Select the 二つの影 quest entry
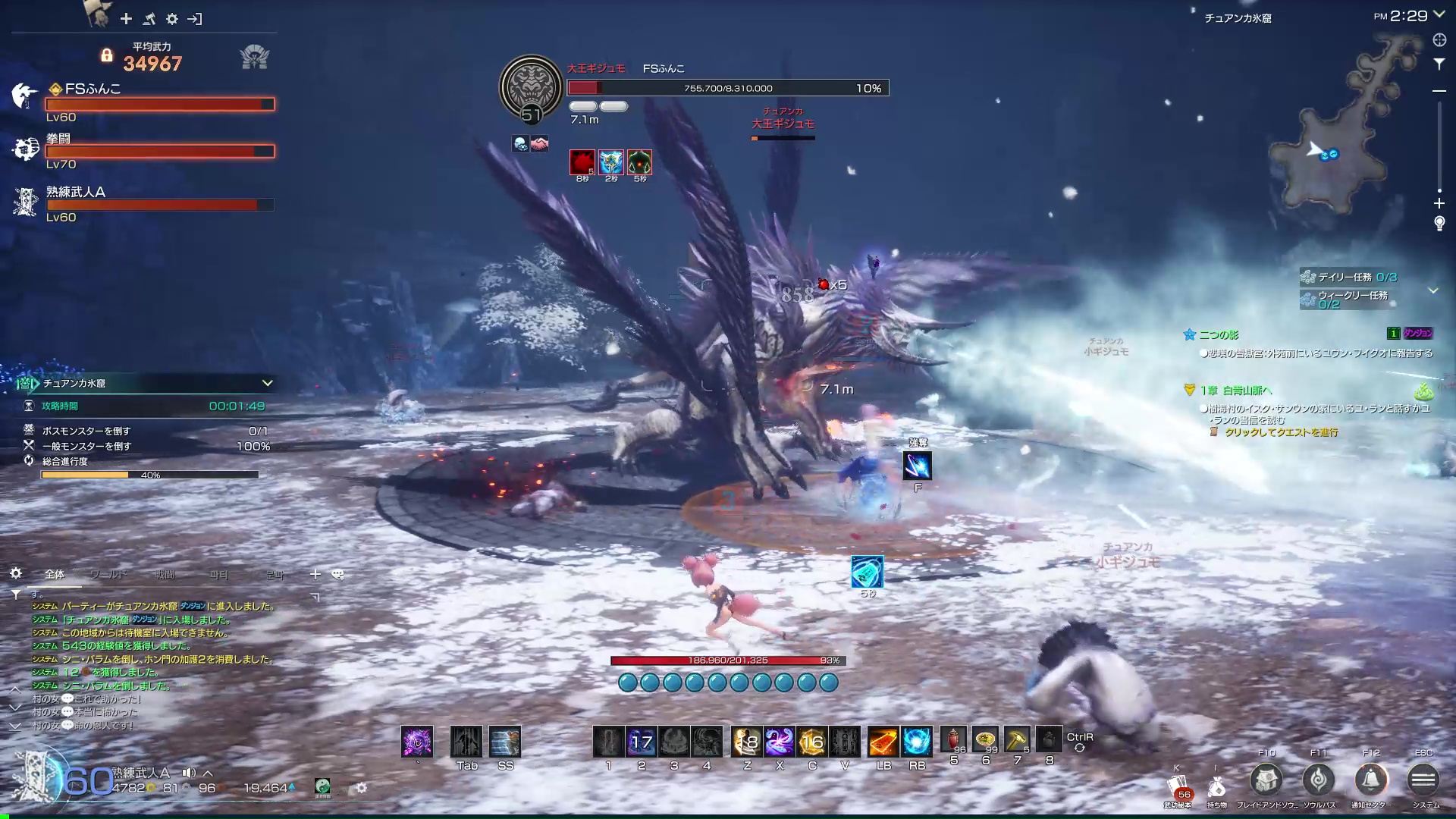The image size is (1456, 819). pyautogui.click(x=1219, y=334)
